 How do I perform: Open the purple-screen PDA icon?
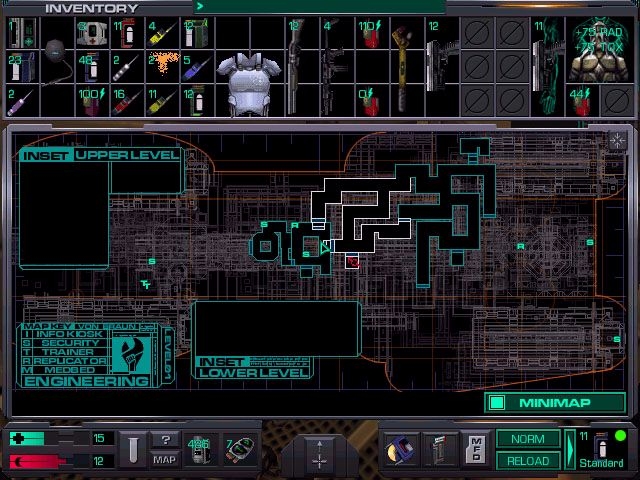(x=403, y=448)
